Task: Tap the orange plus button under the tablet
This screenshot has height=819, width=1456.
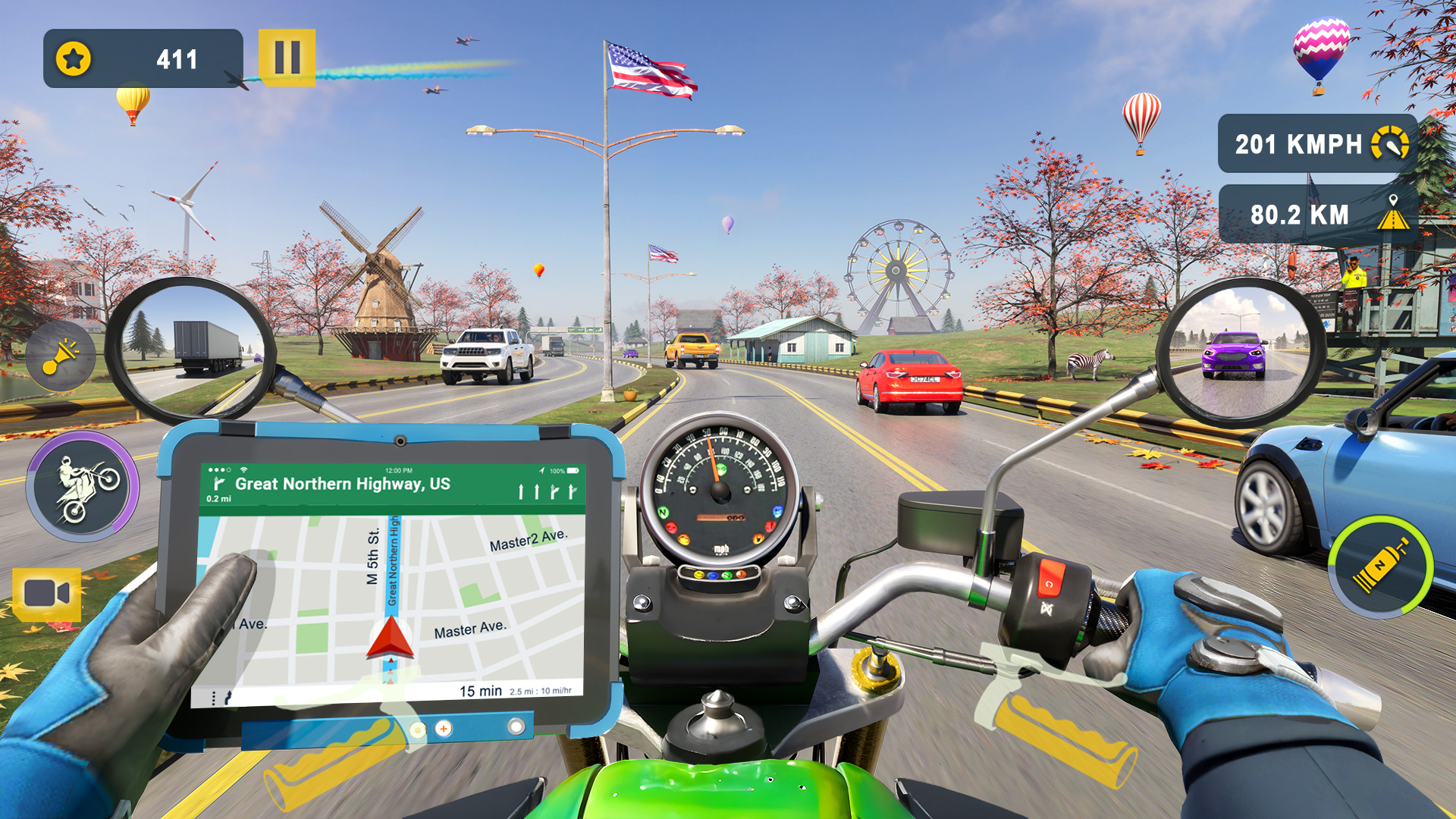Action: [x=443, y=730]
